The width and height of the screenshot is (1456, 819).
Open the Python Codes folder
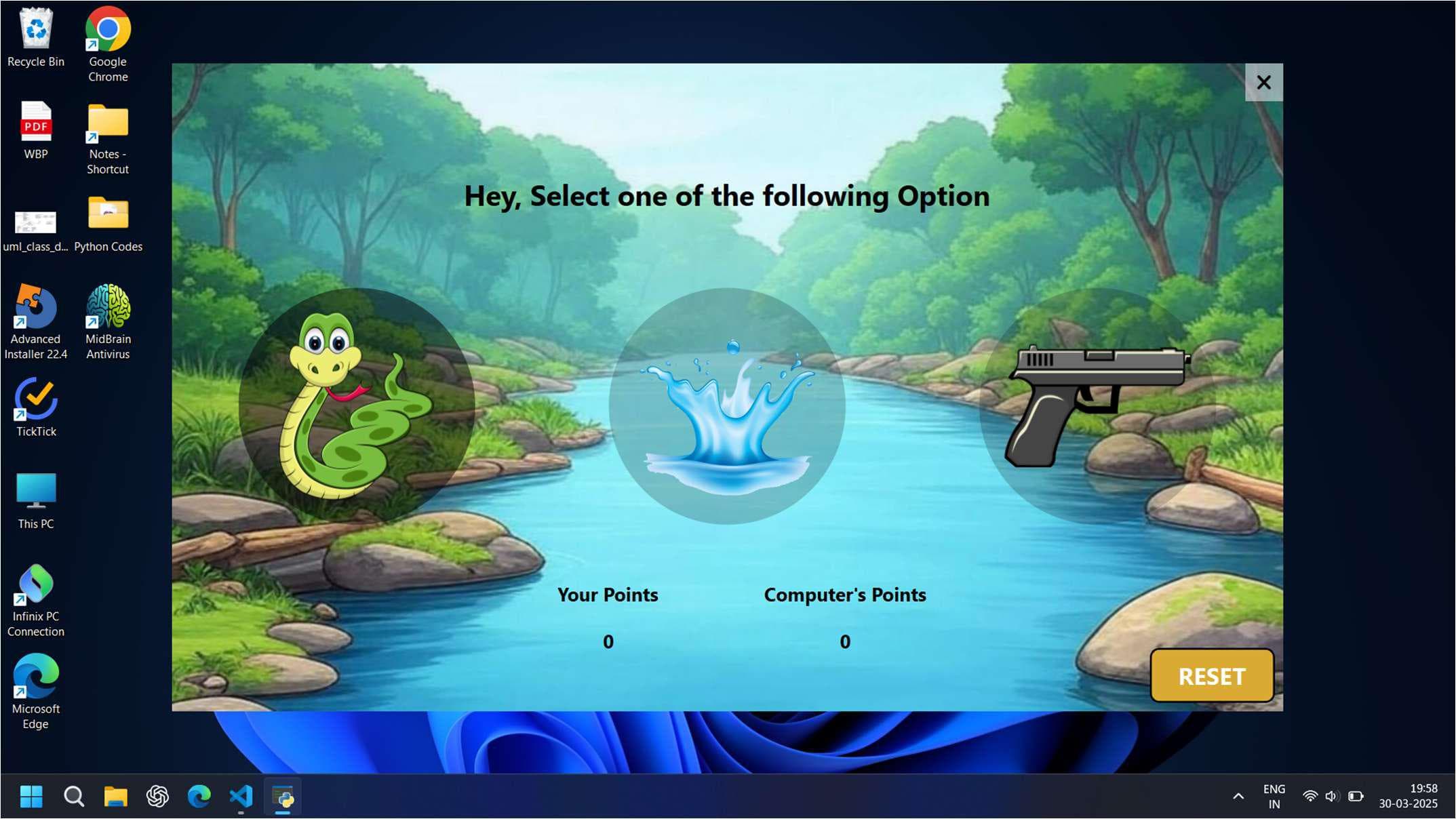108,214
